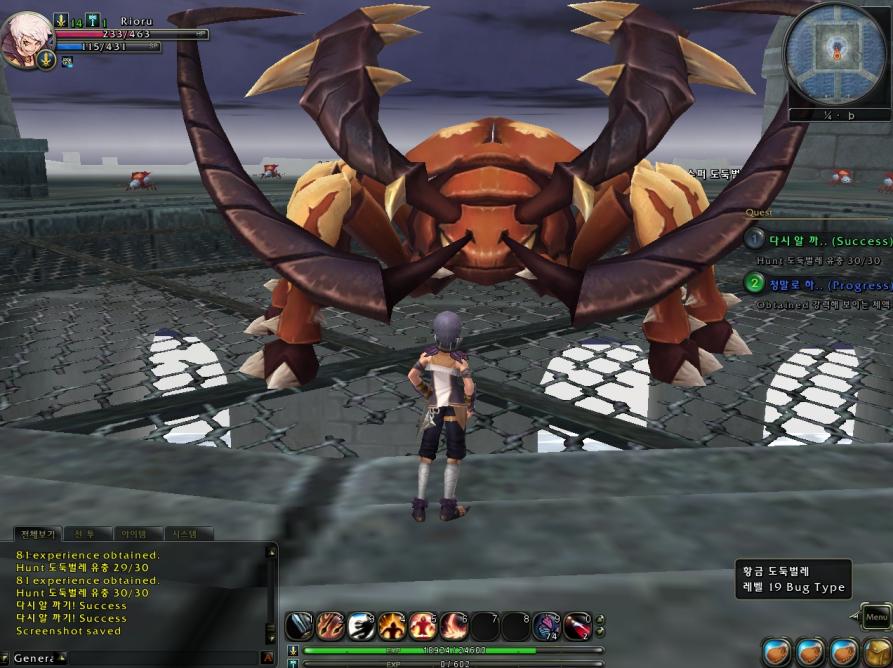Open the Menu button

[876, 617]
